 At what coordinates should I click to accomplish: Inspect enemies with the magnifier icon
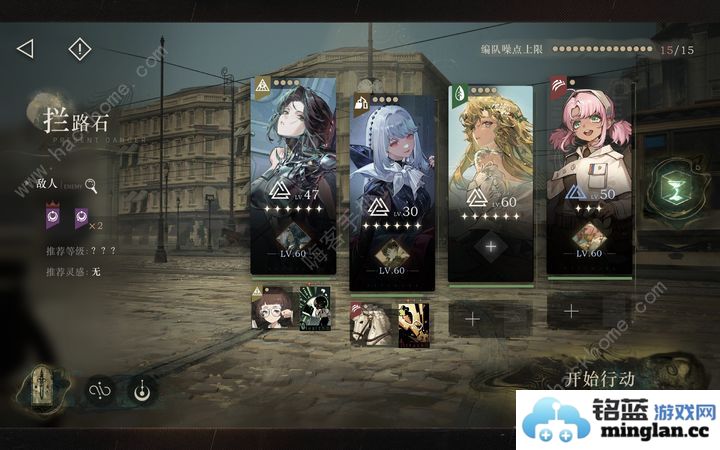tap(91, 185)
